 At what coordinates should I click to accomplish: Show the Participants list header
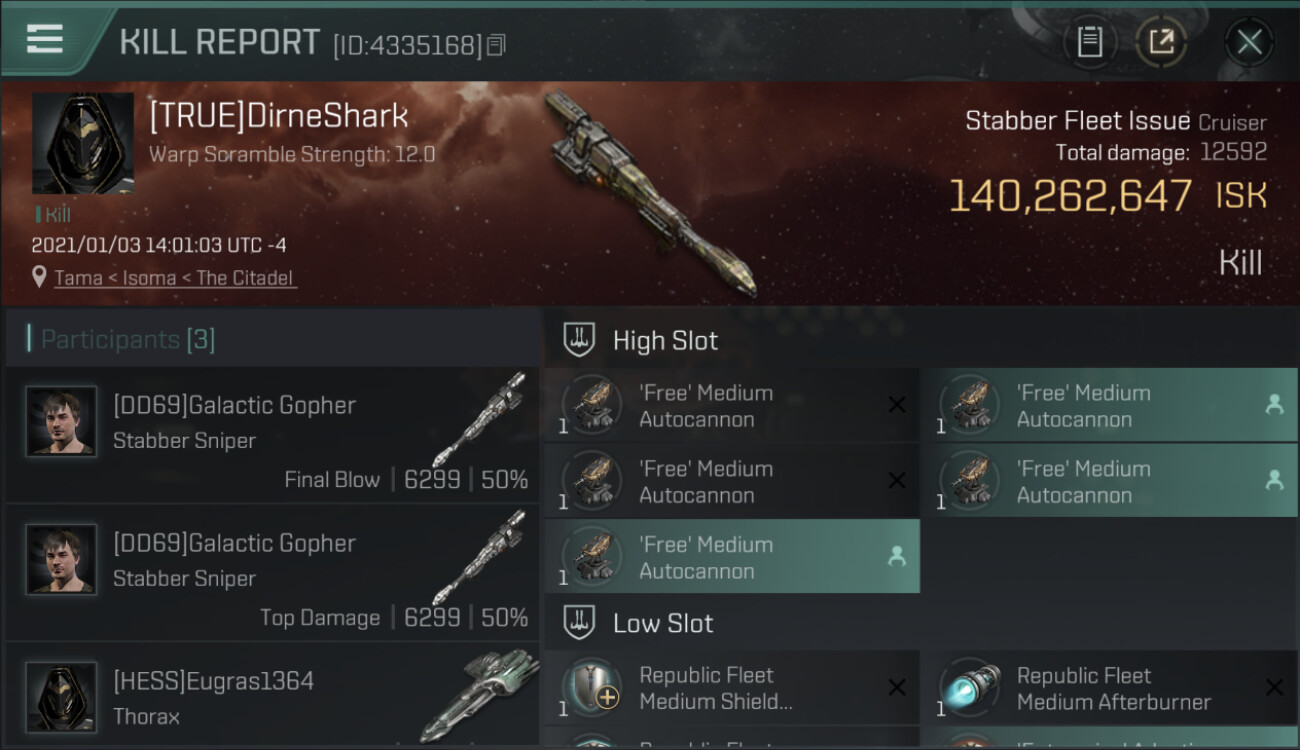128,340
